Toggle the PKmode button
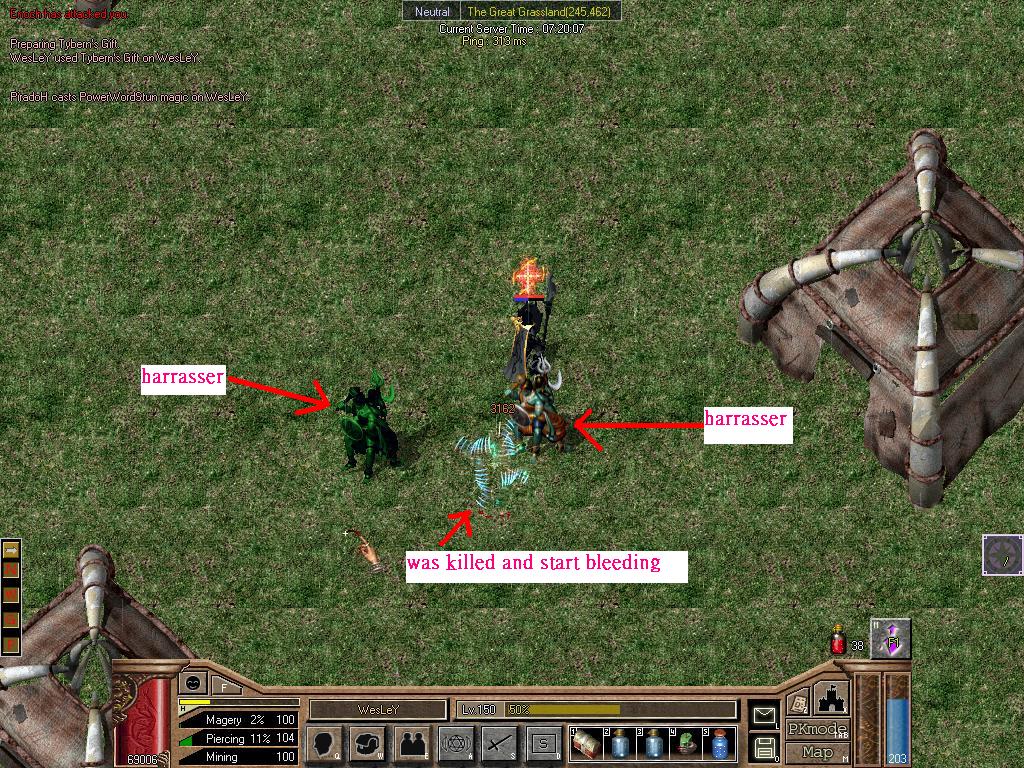1024x768 pixels. (817, 729)
